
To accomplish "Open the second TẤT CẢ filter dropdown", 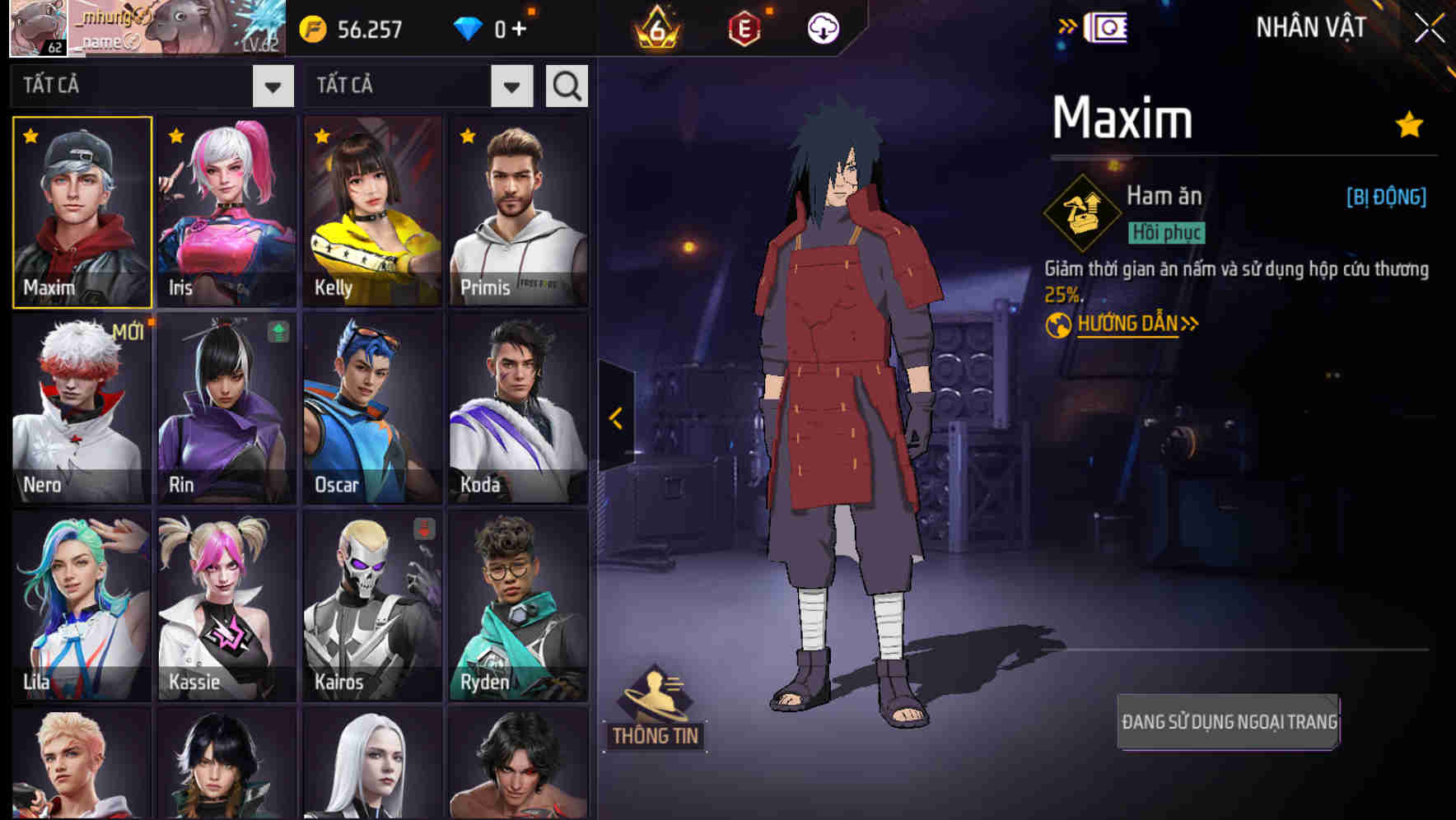I will click(x=511, y=85).
